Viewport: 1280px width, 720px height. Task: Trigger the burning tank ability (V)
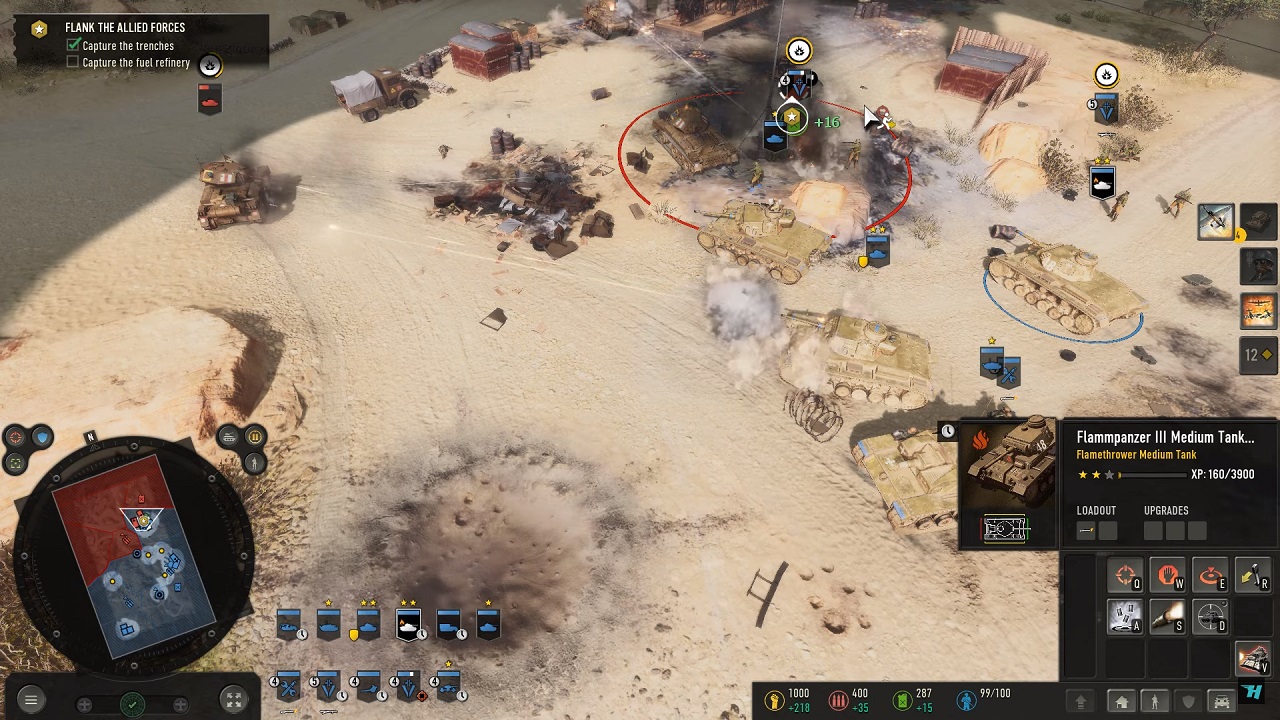tap(1252, 658)
